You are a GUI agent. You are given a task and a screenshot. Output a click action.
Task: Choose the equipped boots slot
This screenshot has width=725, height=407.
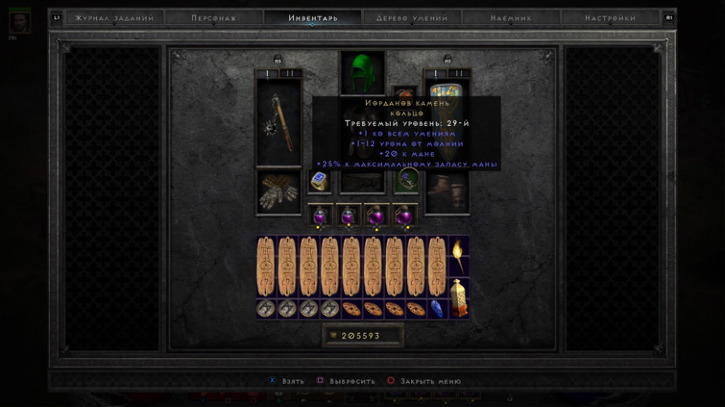[x=447, y=190]
